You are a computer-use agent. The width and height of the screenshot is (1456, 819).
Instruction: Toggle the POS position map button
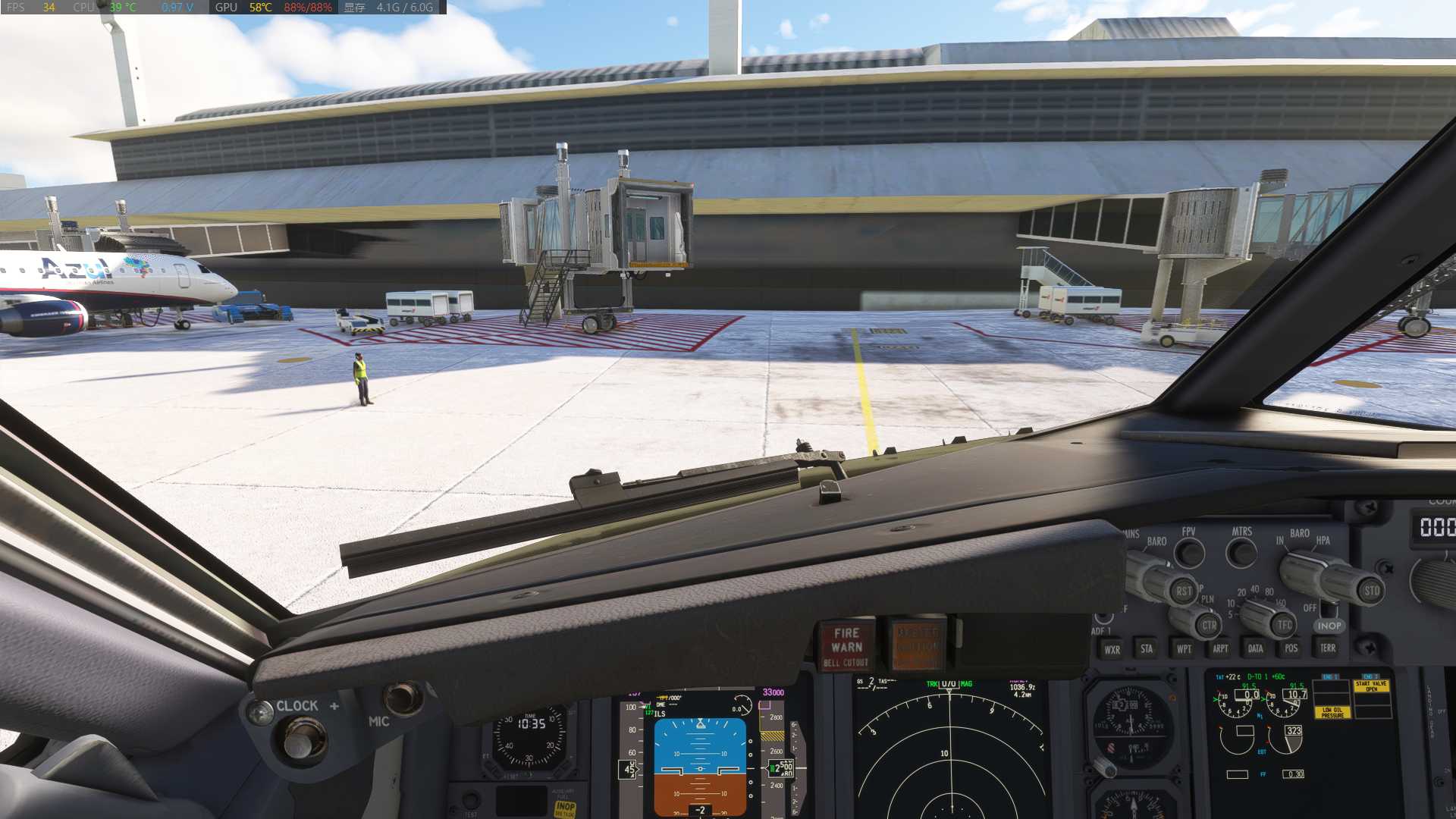point(1291,648)
